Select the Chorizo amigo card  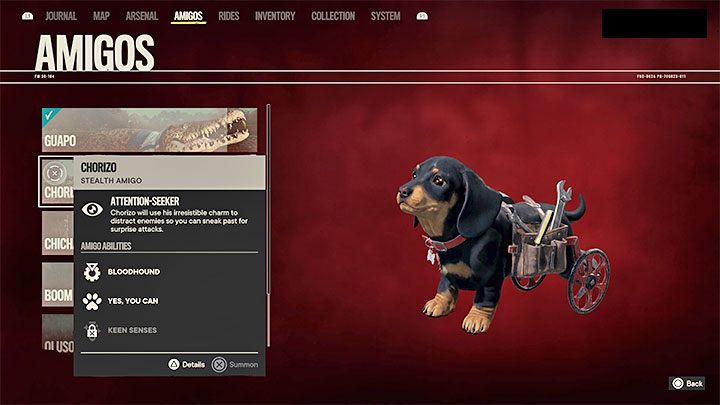(56, 181)
